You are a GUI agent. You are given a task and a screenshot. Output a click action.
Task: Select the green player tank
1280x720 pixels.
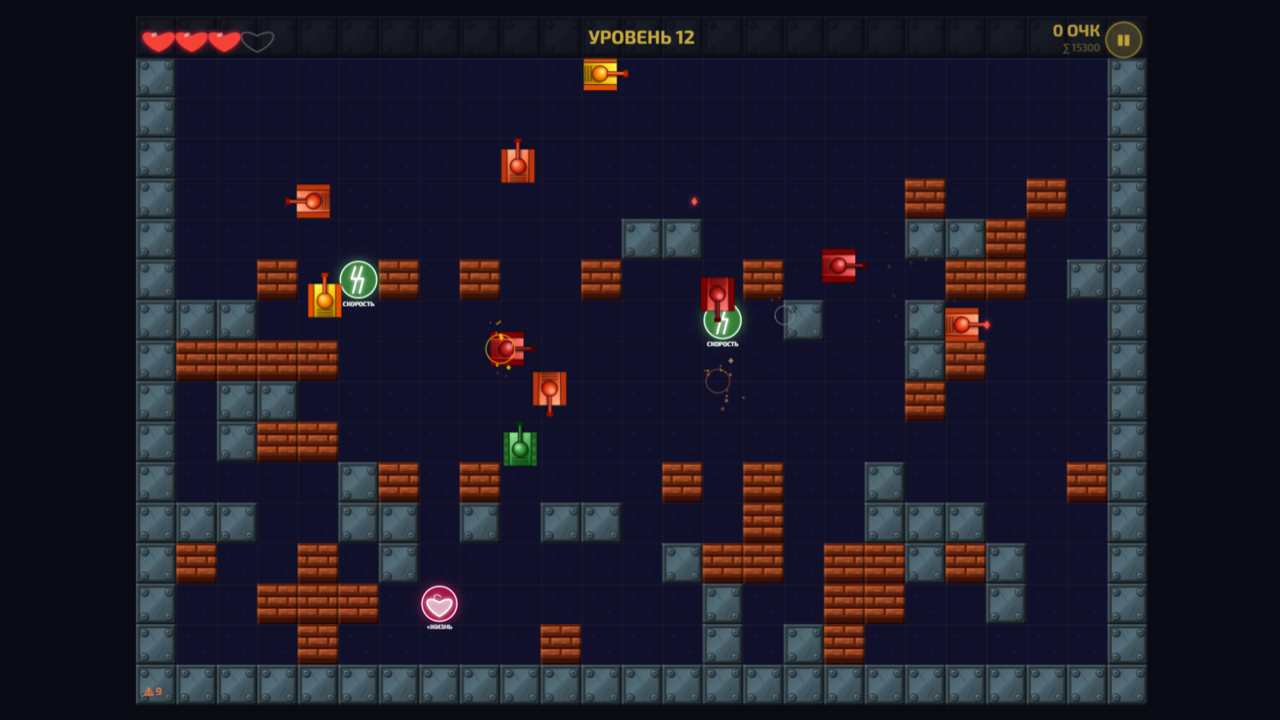point(518,448)
